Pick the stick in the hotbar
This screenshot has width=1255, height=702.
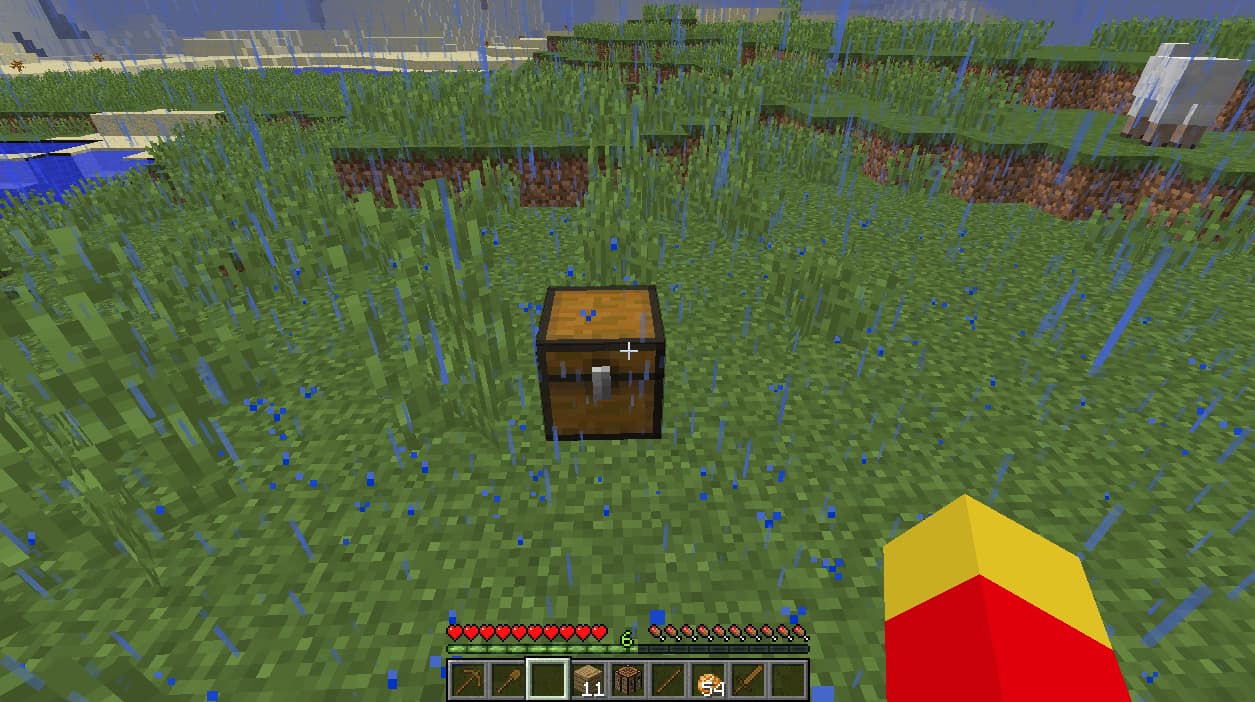point(668,681)
